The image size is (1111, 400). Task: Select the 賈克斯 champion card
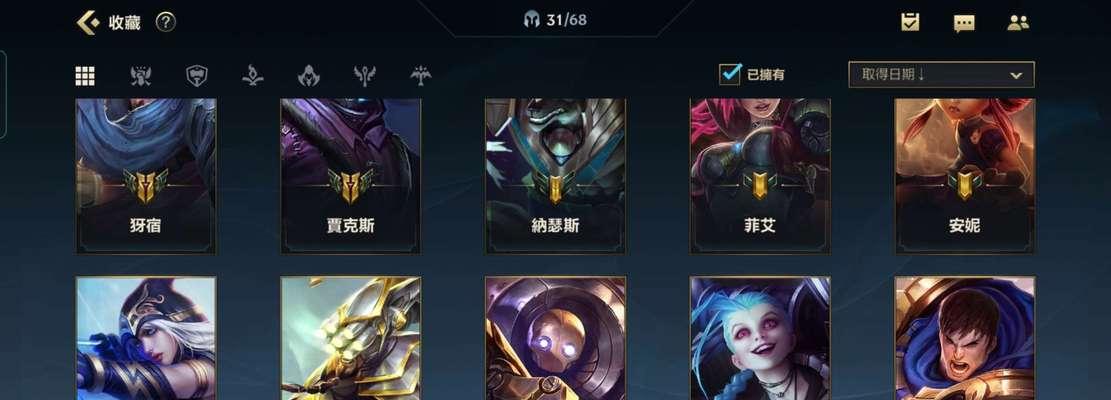(350, 175)
